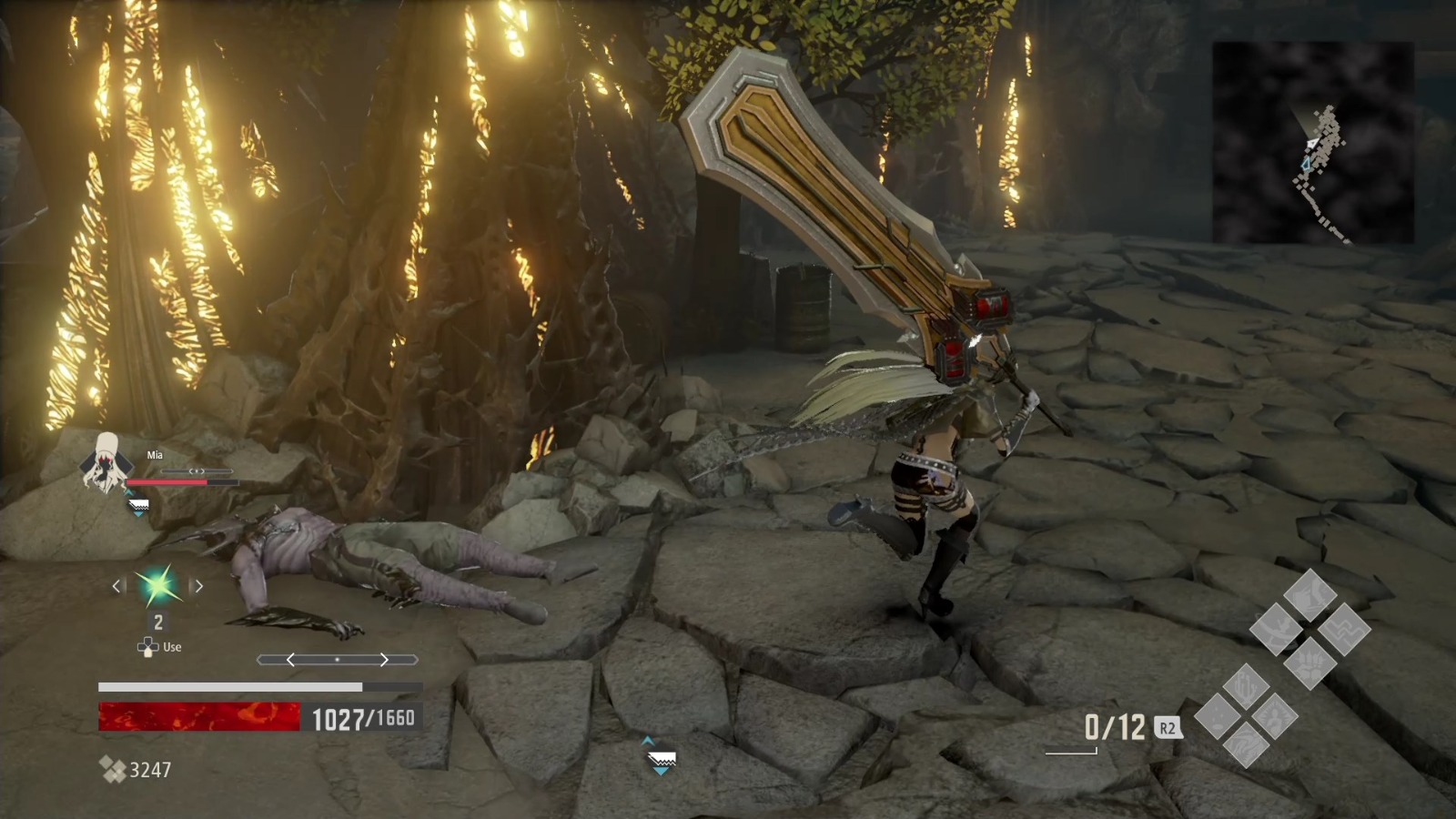Click the d-pad icon above the Use label
1456x819 pixels.
(148, 646)
